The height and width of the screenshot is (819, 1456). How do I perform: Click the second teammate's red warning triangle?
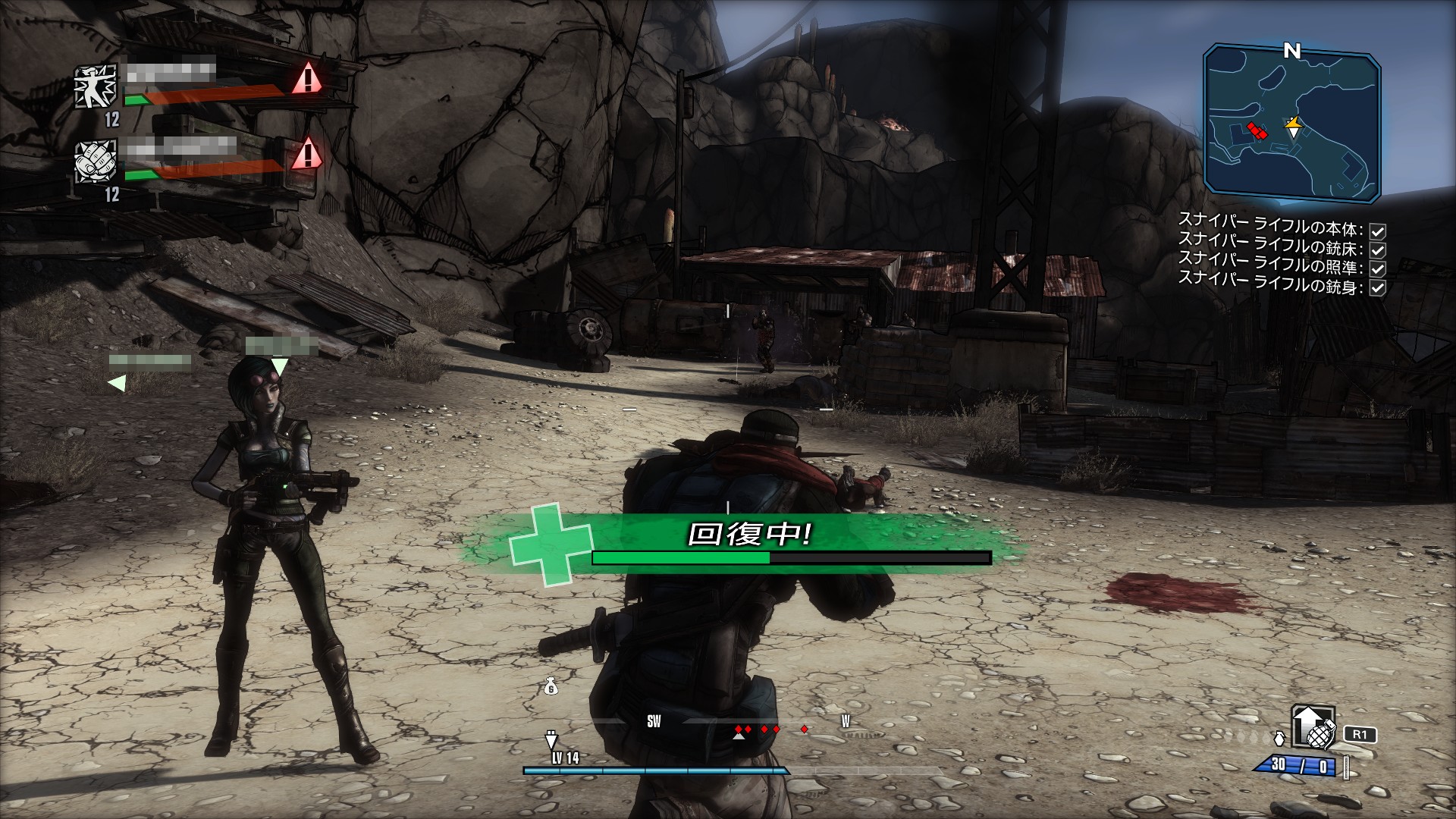[306, 154]
